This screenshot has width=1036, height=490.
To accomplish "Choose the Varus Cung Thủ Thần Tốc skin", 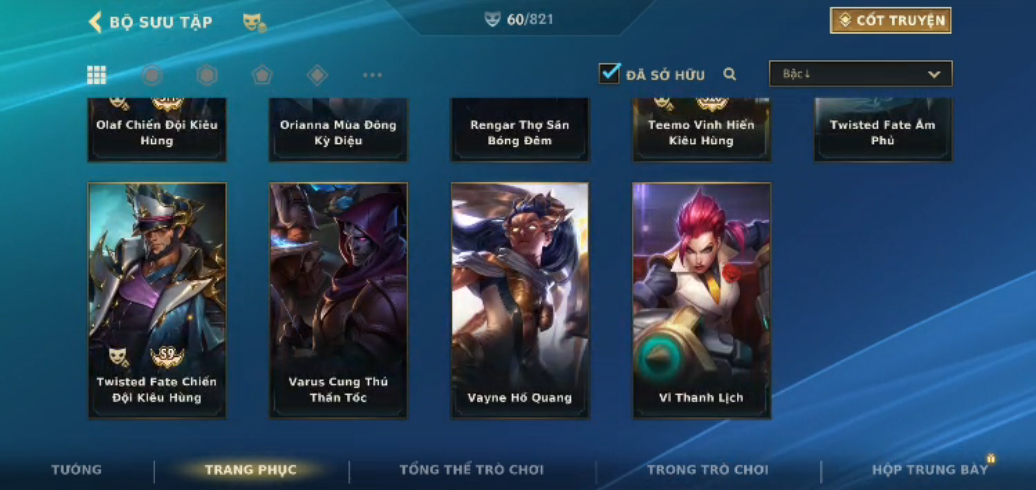I will (x=338, y=300).
